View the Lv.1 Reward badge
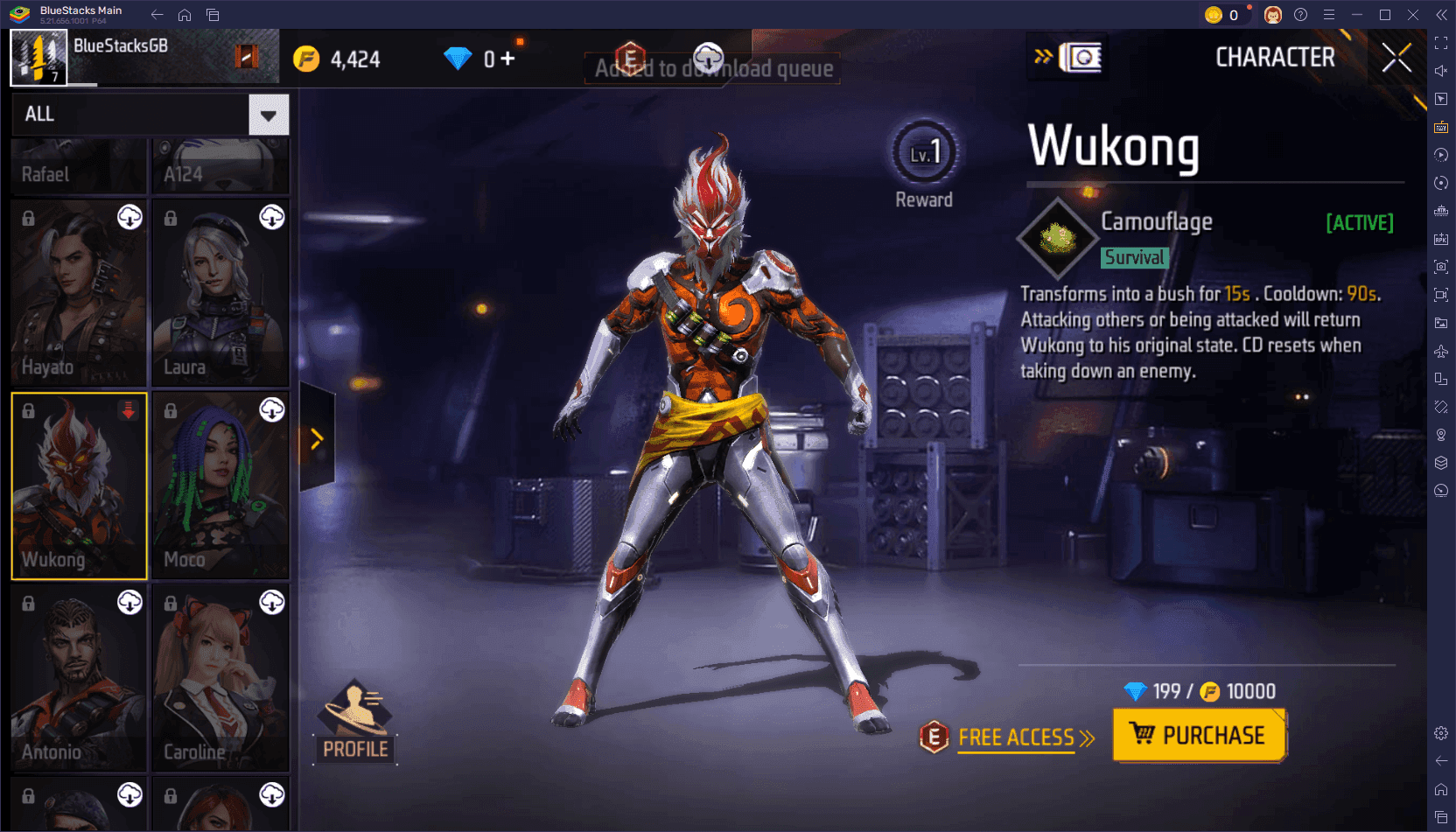Image resolution: width=1456 pixels, height=832 pixels. pyautogui.click(x=924, y=155)
